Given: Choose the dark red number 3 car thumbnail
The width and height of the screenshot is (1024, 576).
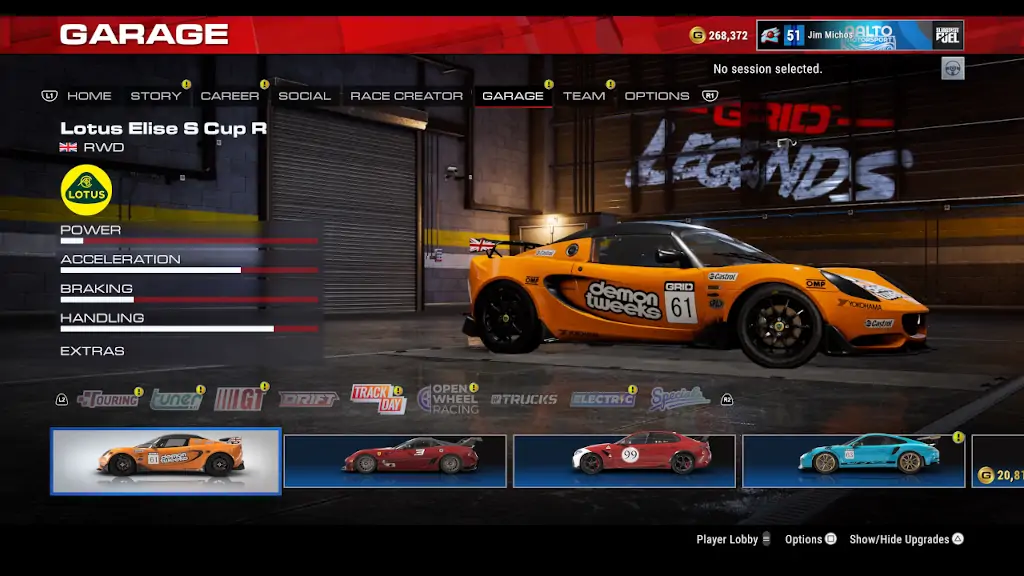Looking at the screenshot, I should click(x=395, y=461).
